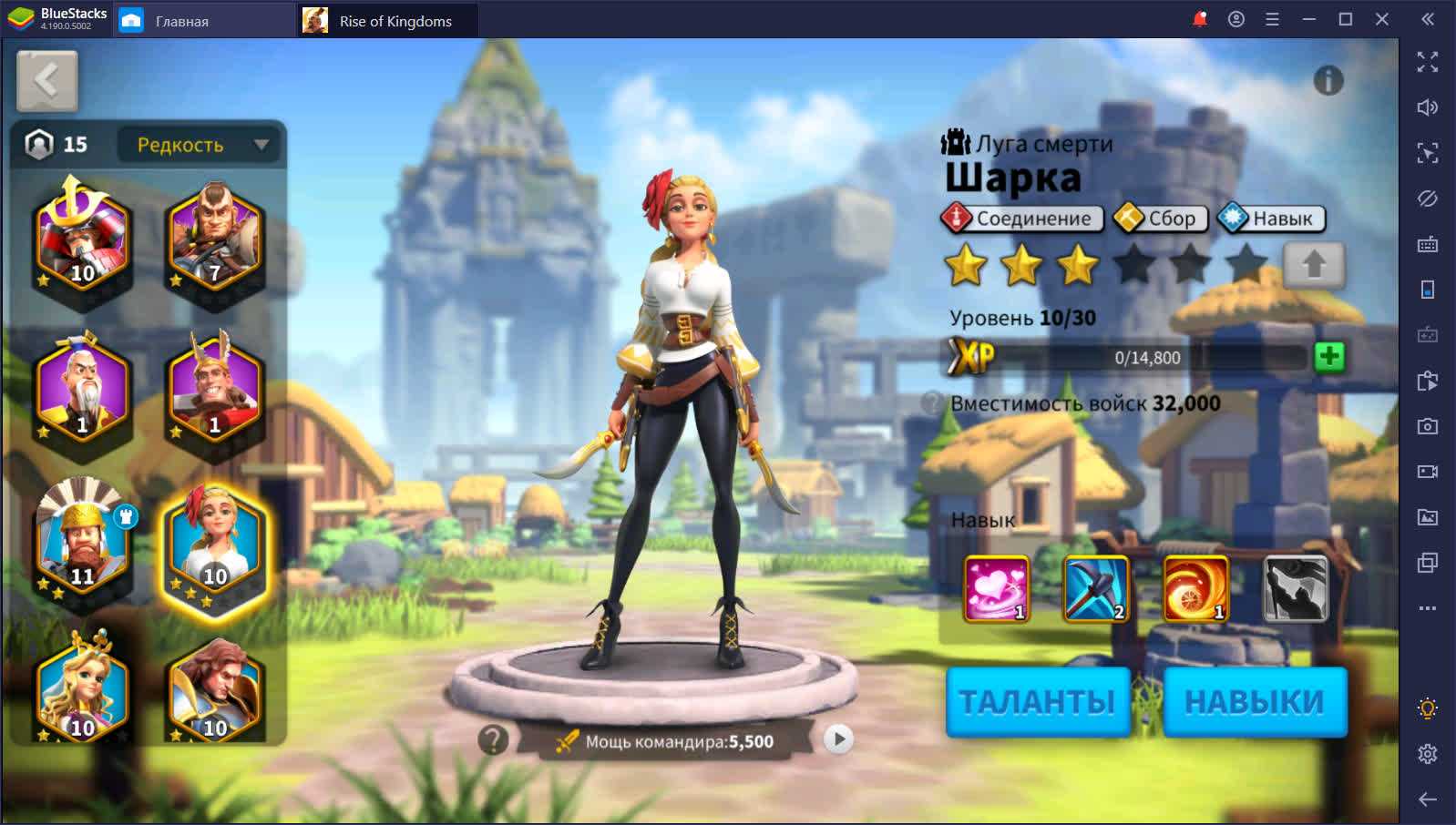Select the crowned red-bearded king commander

(x=82, y=540)
